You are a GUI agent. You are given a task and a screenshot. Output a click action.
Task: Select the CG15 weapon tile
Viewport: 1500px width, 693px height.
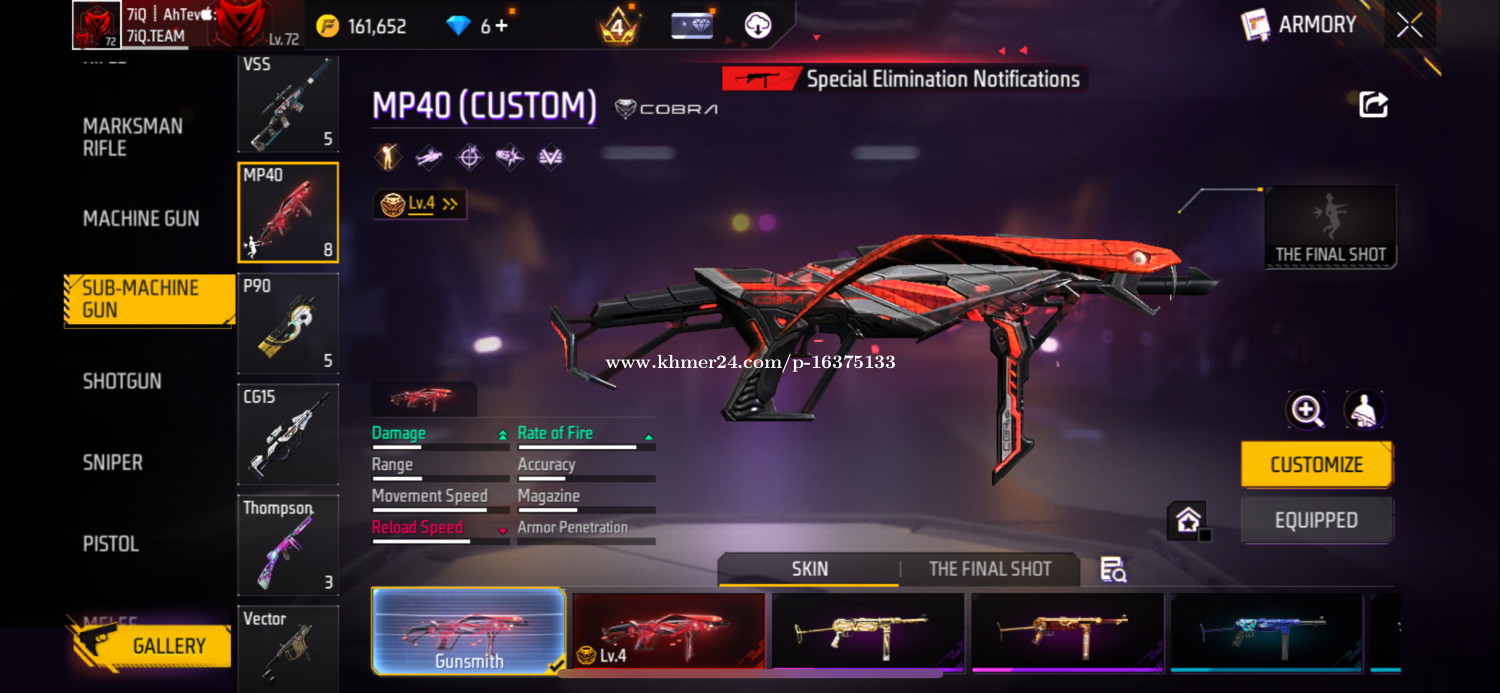point(288,433)
